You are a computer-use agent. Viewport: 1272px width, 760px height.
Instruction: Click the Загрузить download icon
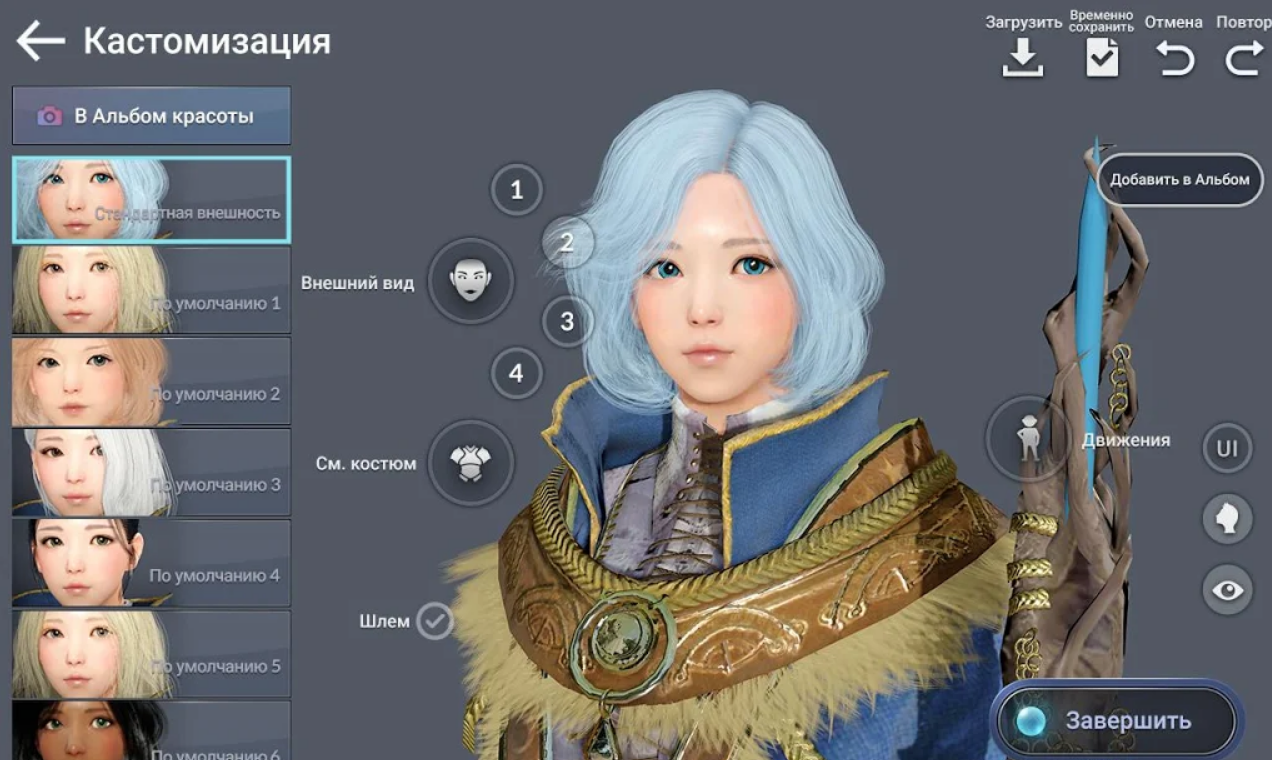pos(1022,58)
